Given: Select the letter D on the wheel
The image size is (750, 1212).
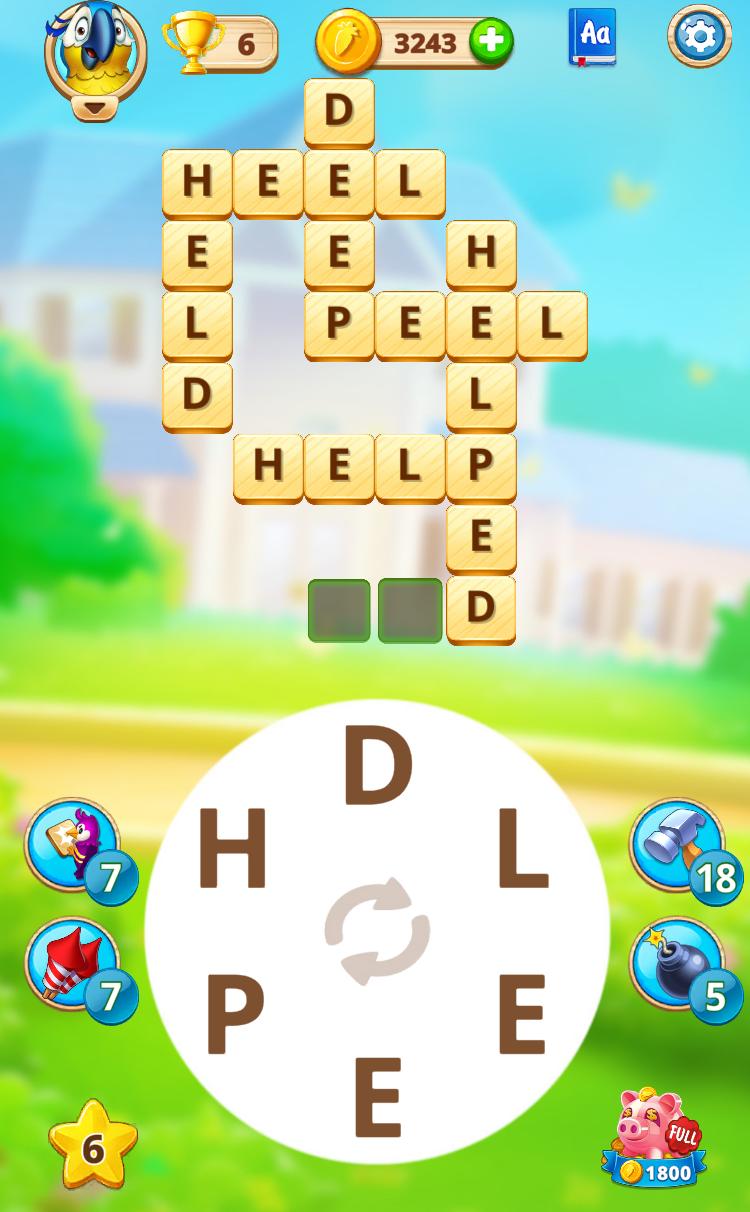Looking at the screenshot, I should [x=377, y=768].
